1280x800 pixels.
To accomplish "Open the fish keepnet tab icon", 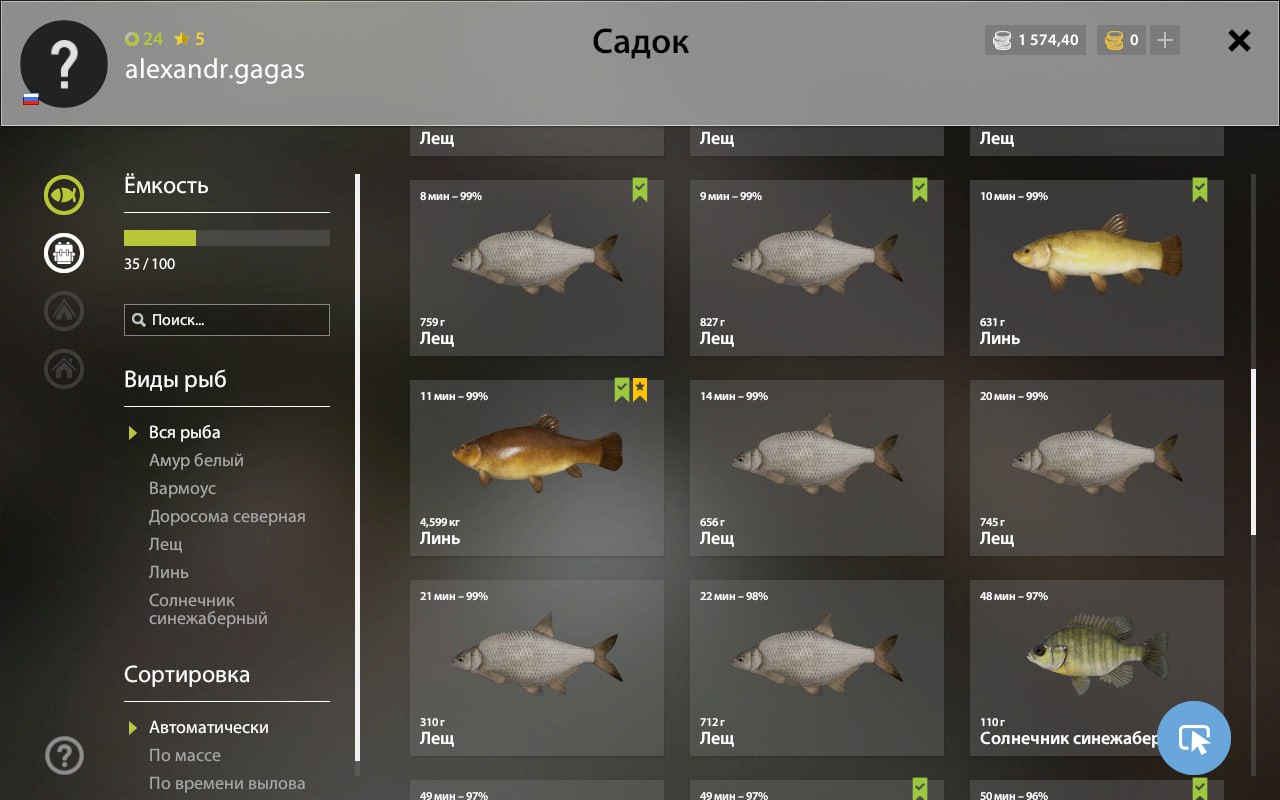I will coord(64,195).
